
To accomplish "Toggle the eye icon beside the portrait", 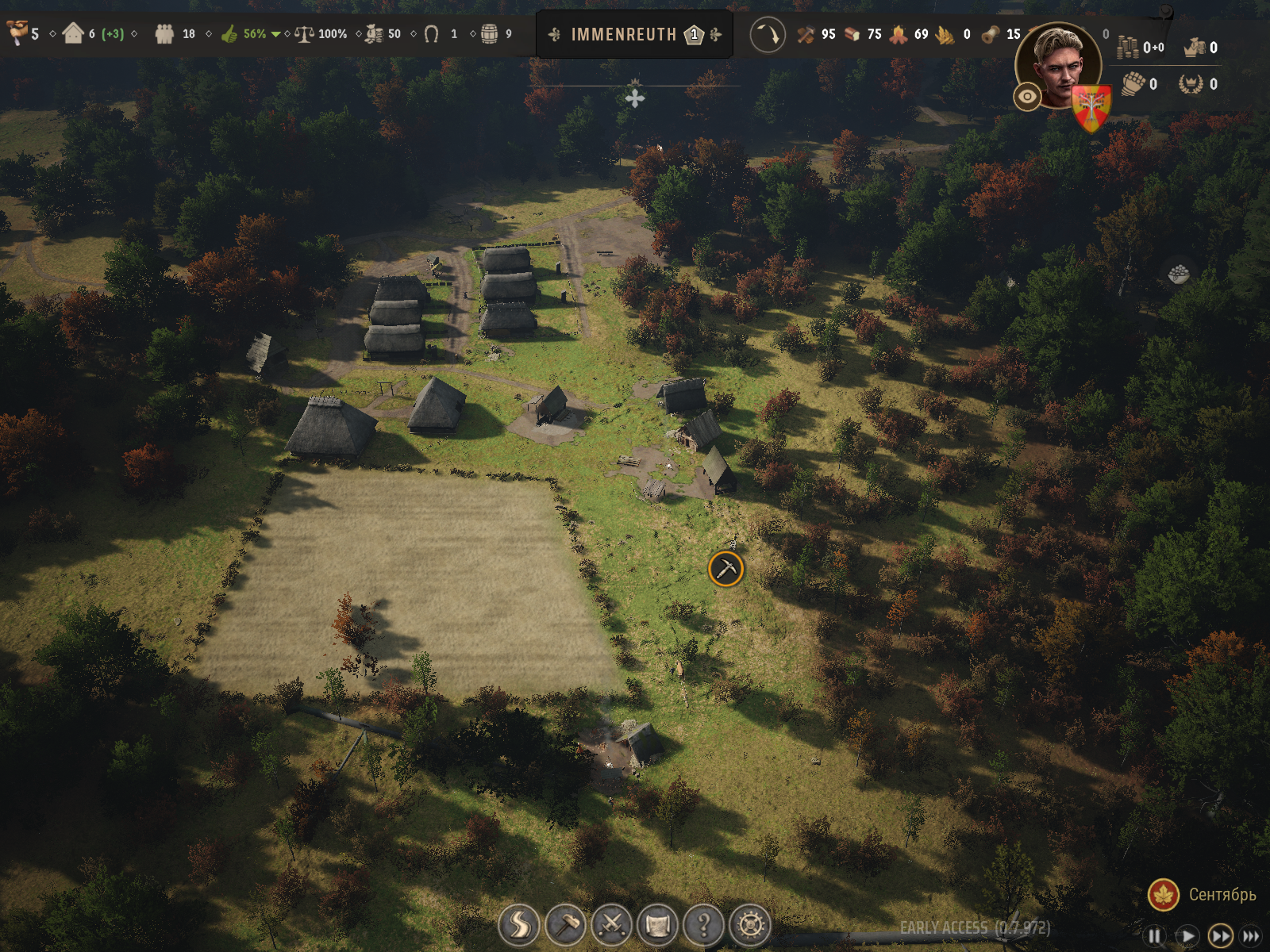I will [1027, 97].
